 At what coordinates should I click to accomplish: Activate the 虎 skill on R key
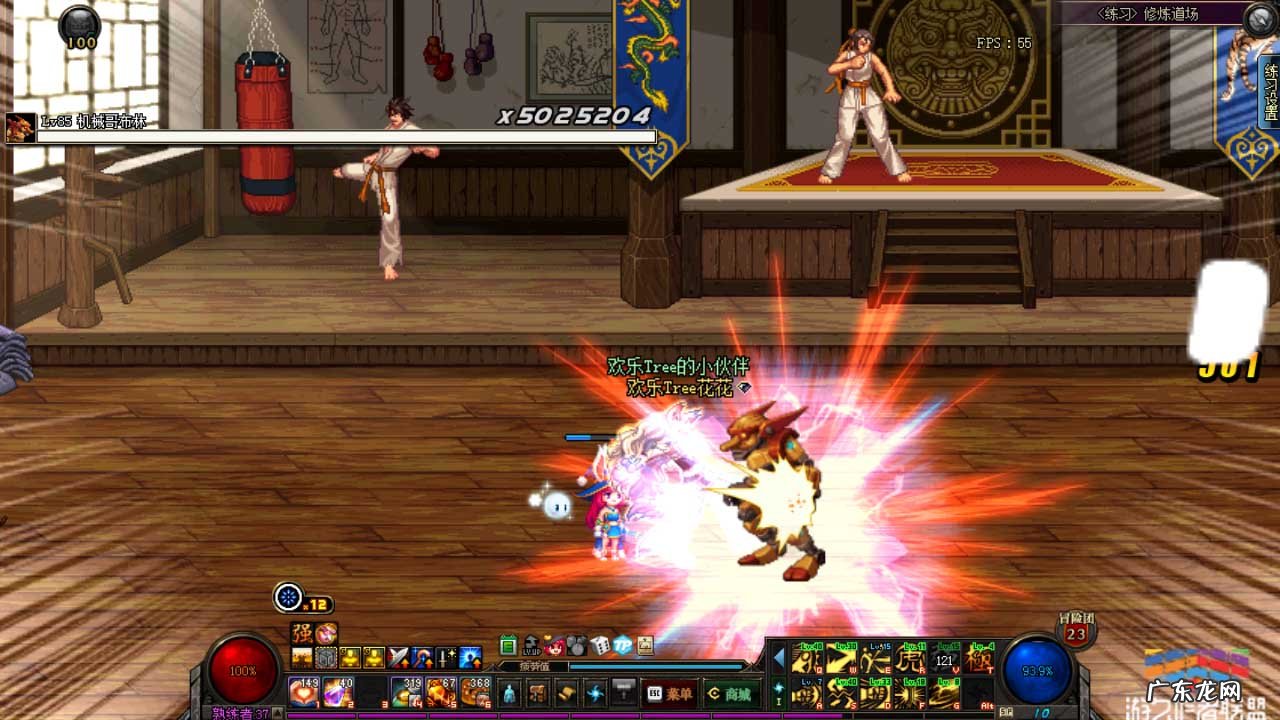click(909, 659)
